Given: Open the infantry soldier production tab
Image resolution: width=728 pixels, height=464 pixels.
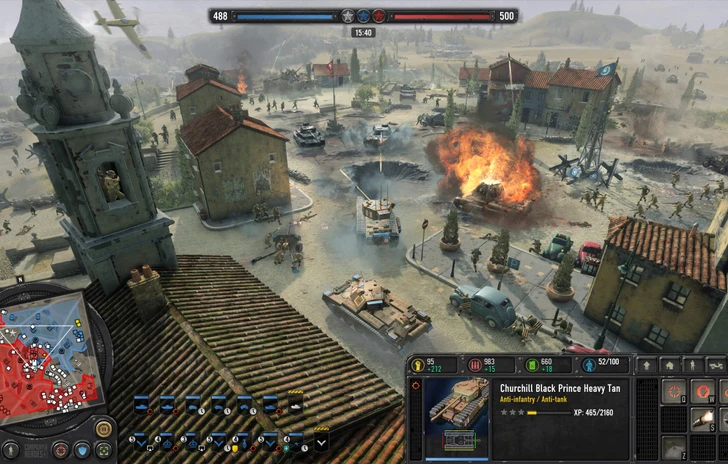Looking at the screenshot, I should 692,366.
